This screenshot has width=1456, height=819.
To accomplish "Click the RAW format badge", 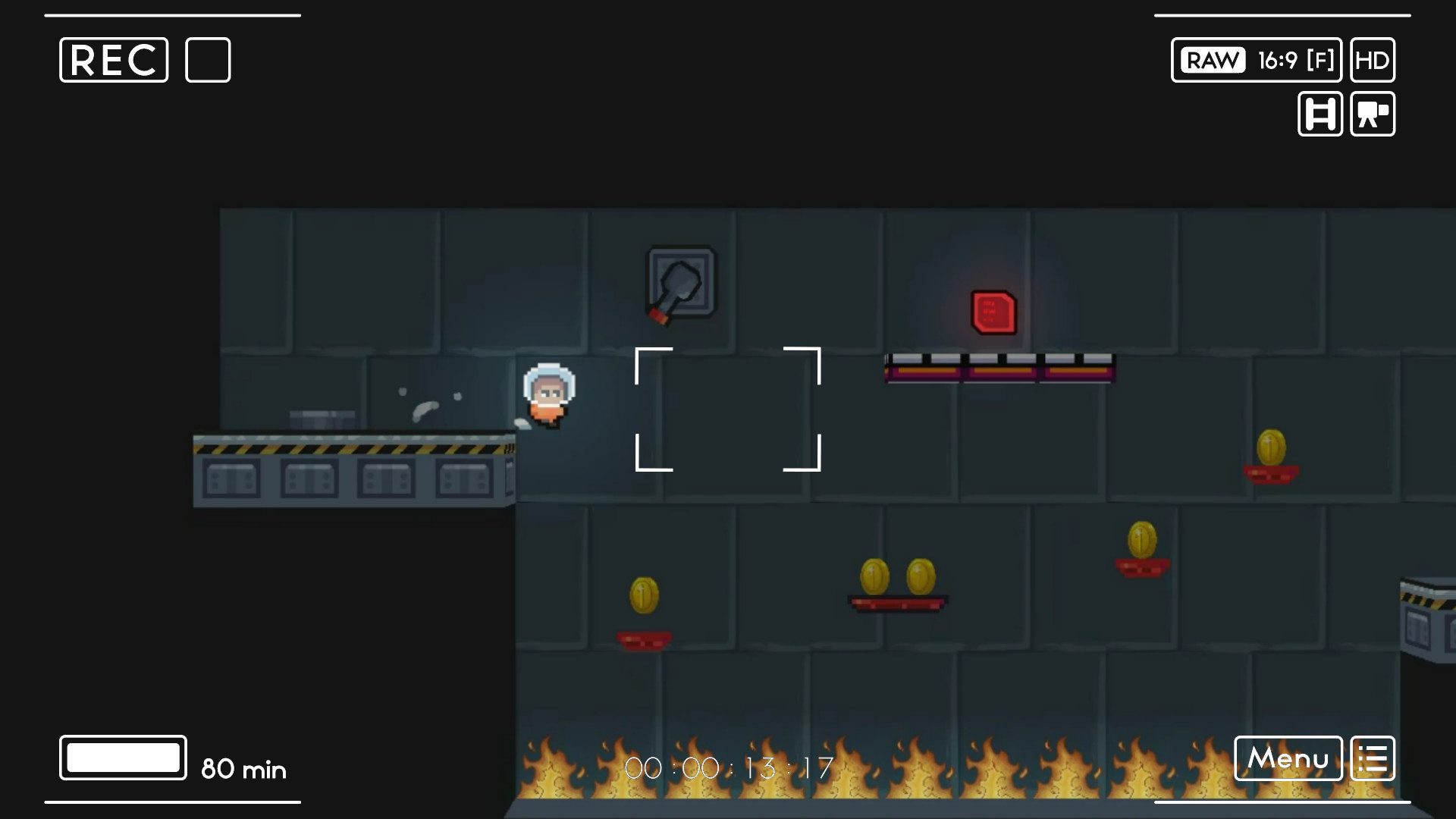I will (1211, 60).
